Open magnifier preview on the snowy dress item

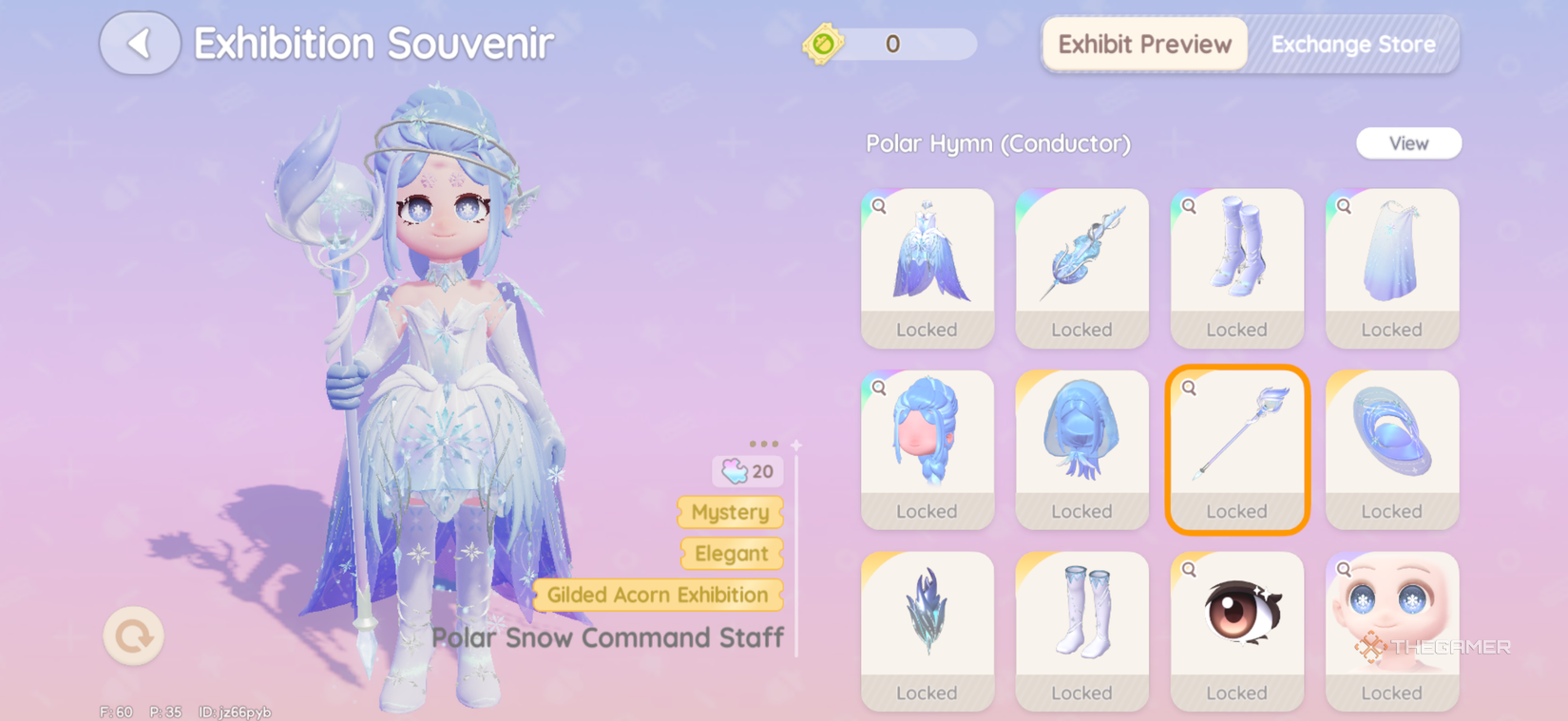tap(879, 204)
